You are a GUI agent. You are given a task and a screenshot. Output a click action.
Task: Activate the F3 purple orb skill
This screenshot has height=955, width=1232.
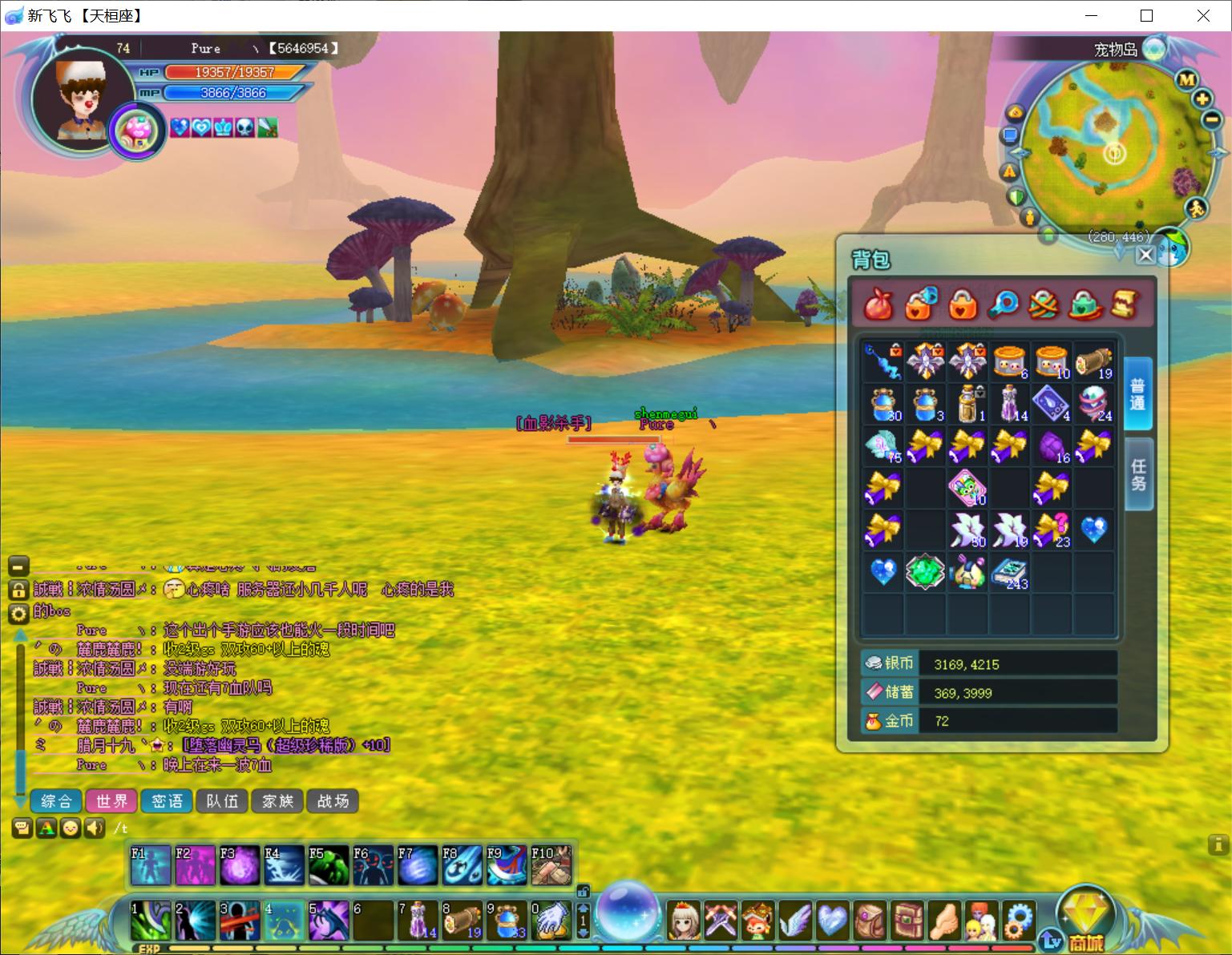[x=240, y=865]
